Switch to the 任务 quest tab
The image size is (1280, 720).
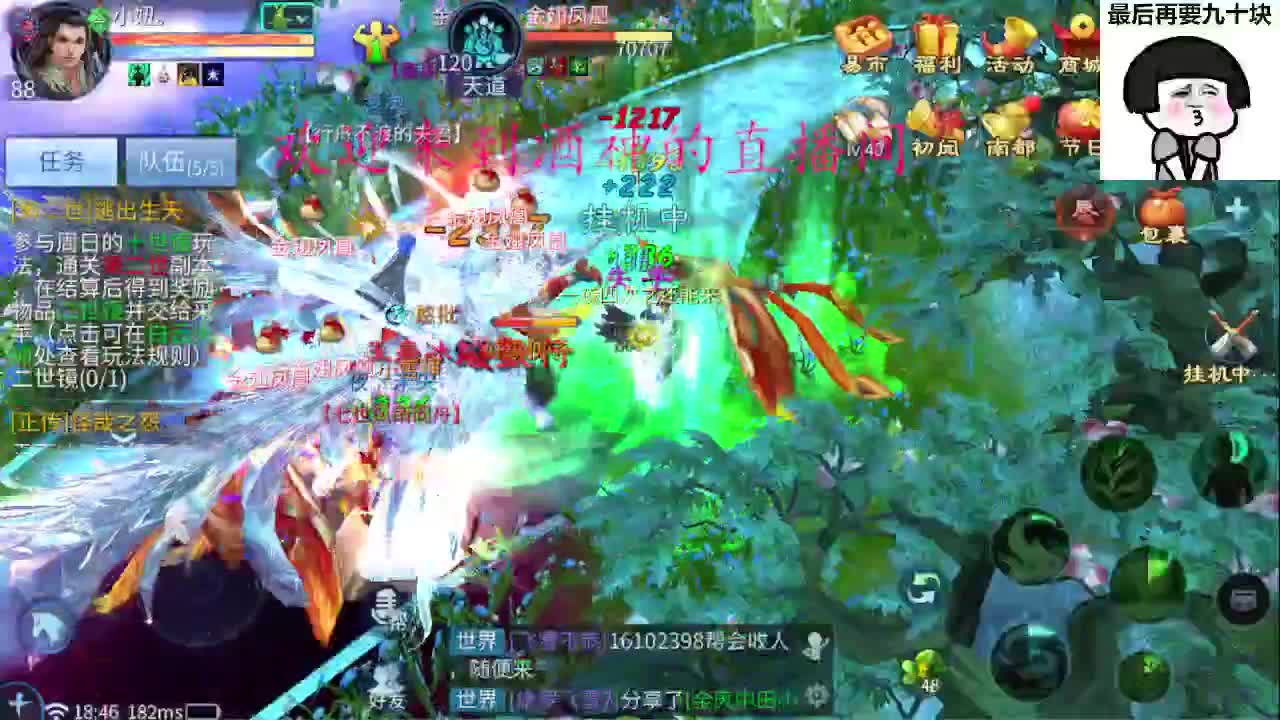click(x=60, y=160)
